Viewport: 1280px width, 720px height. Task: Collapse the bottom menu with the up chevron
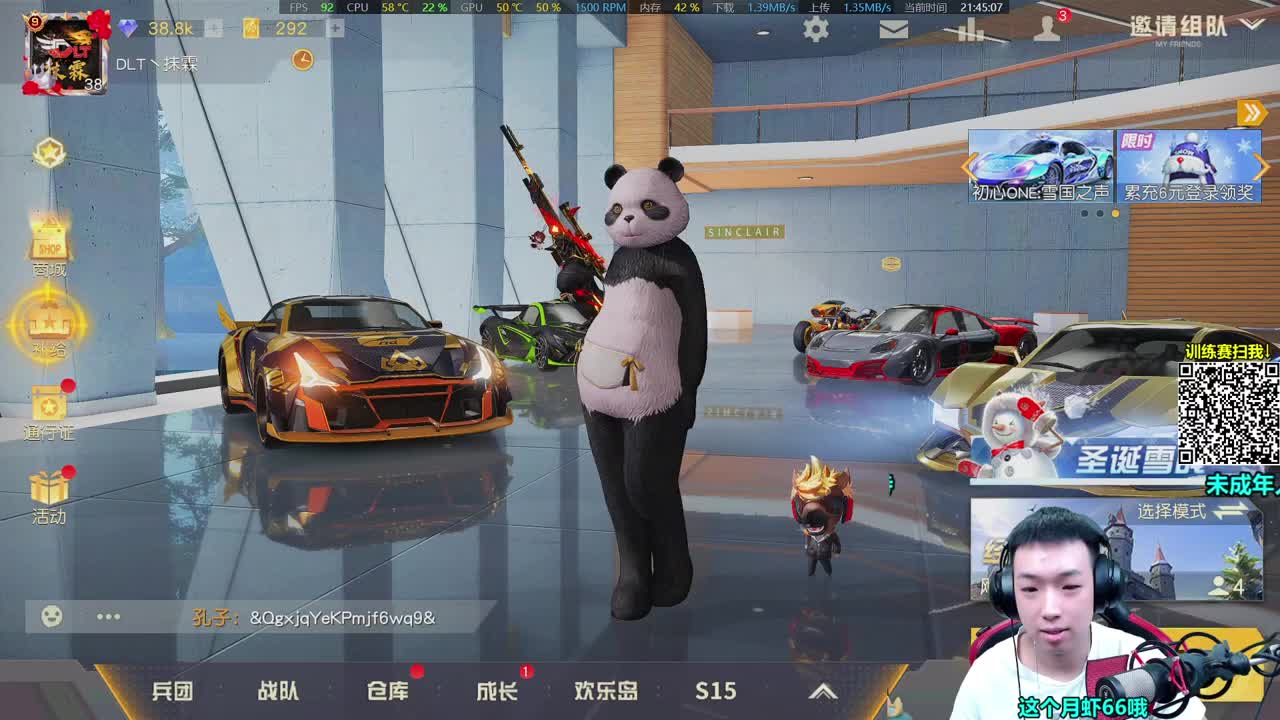(x=823, y=690)
